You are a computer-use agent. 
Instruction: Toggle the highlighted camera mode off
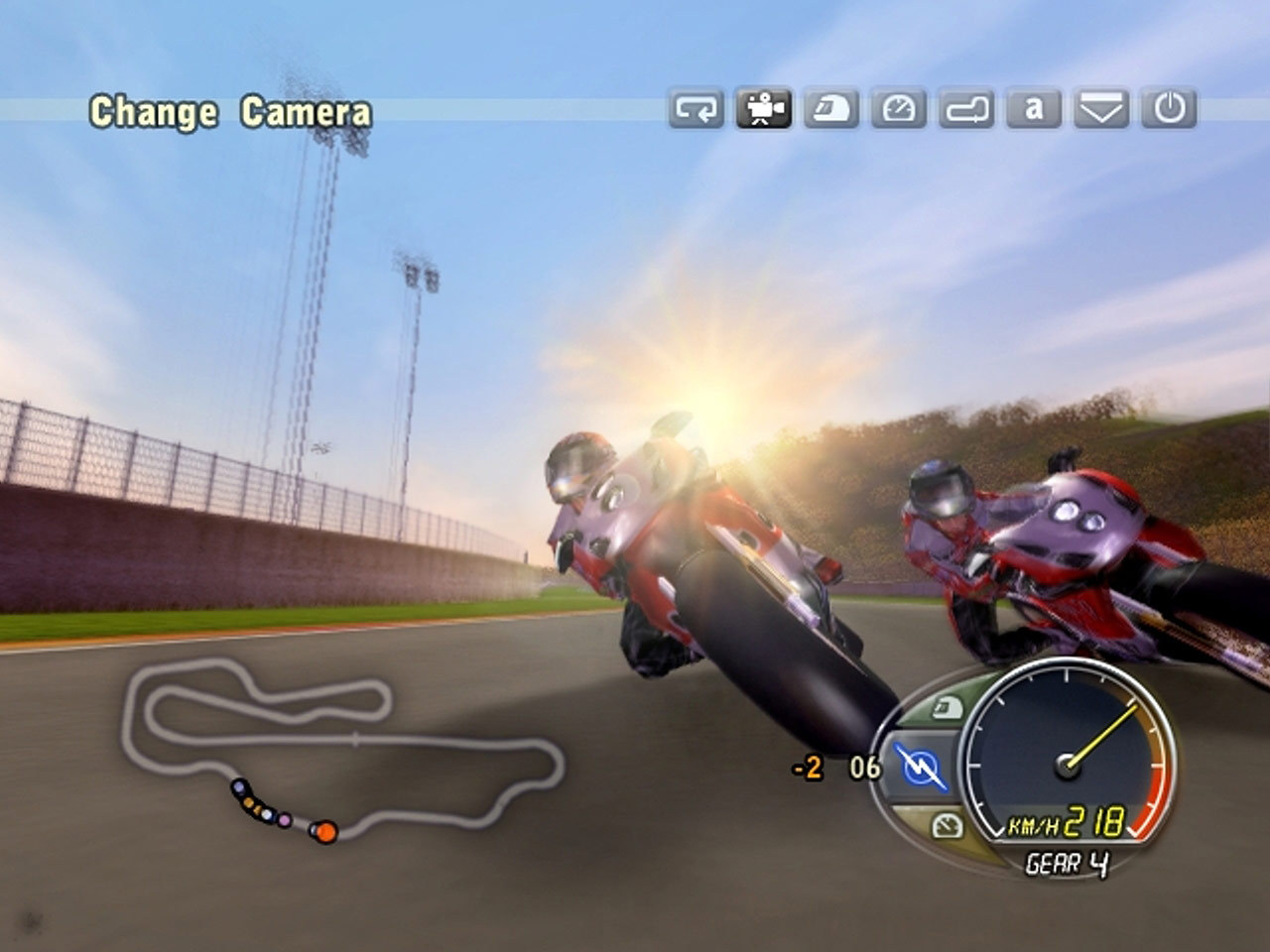pos(762,112)
